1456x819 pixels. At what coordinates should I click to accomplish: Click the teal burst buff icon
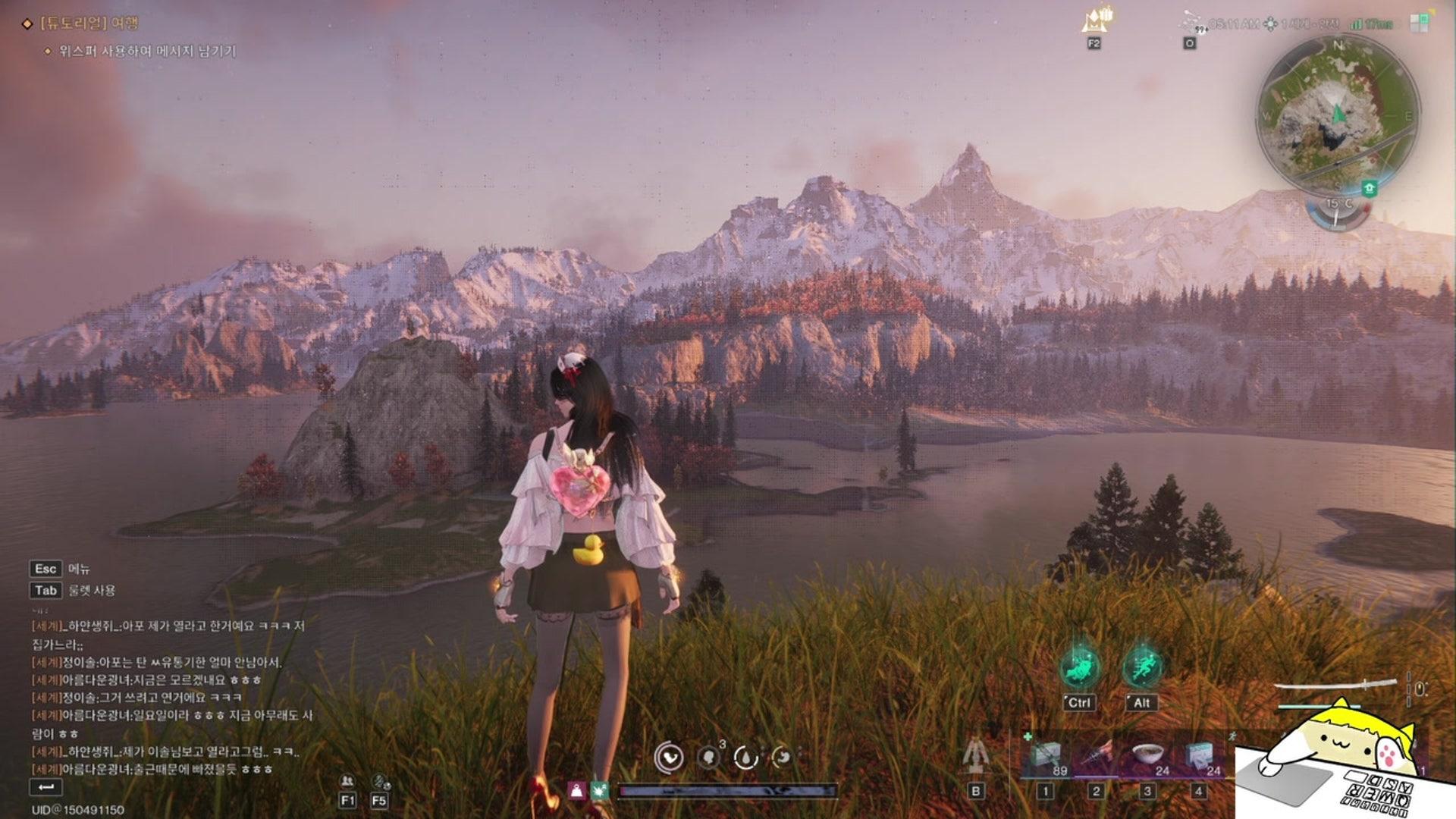tap(600, 791)
